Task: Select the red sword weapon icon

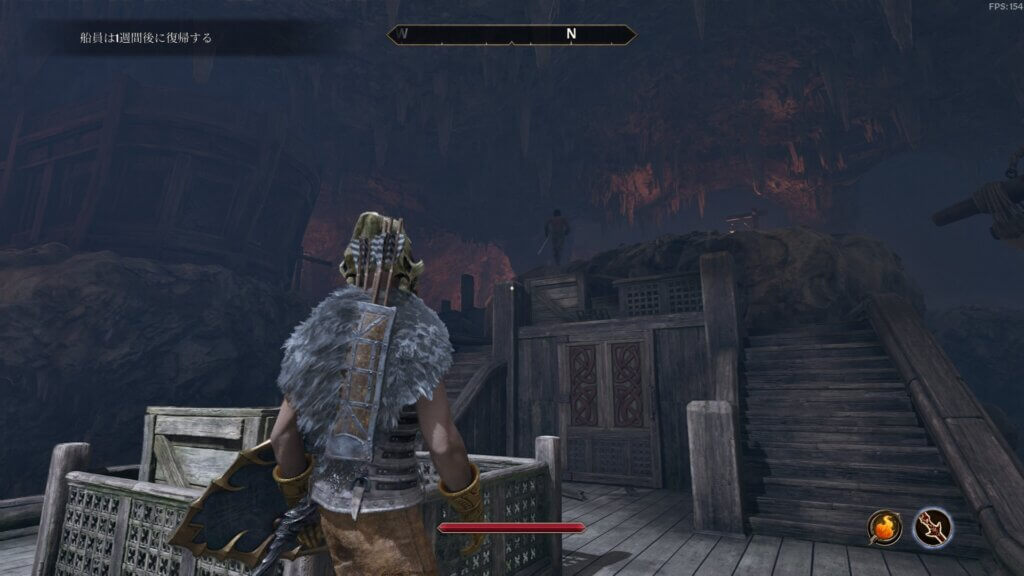Action: click(x=931, y=527)
